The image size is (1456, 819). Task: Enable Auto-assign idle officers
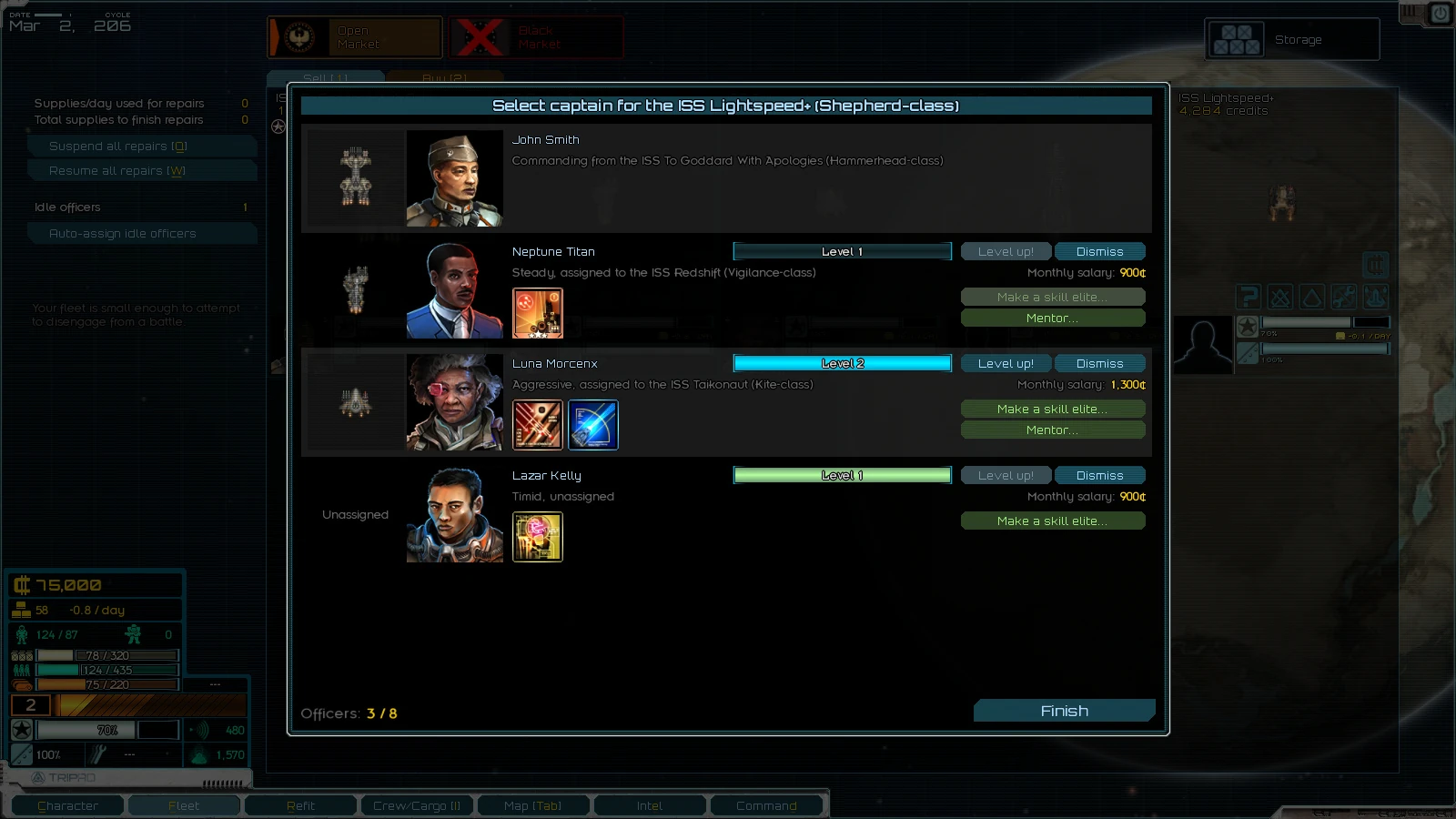142,233
